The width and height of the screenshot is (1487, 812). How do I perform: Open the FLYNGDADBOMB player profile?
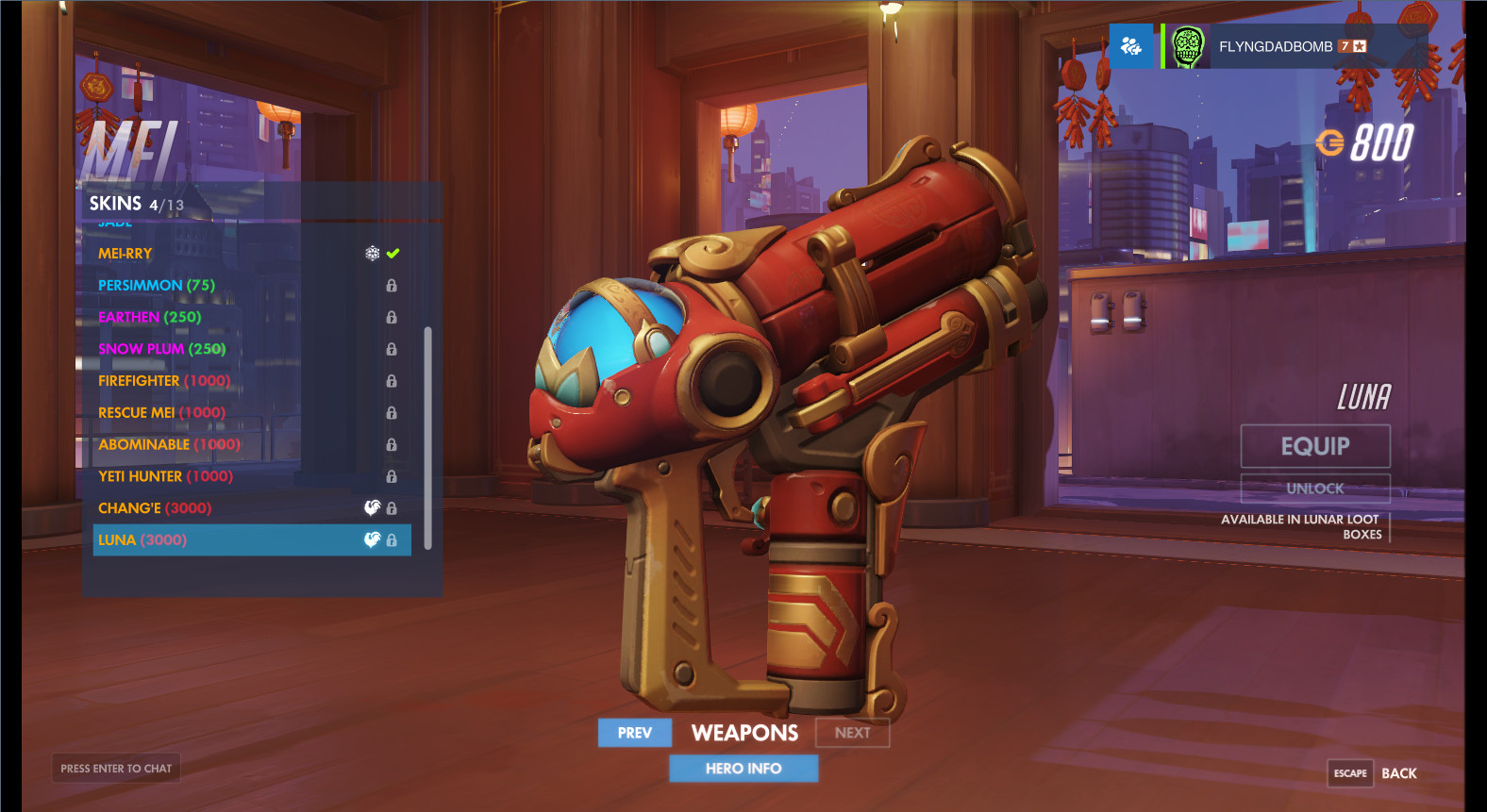tap(1275, 46)
